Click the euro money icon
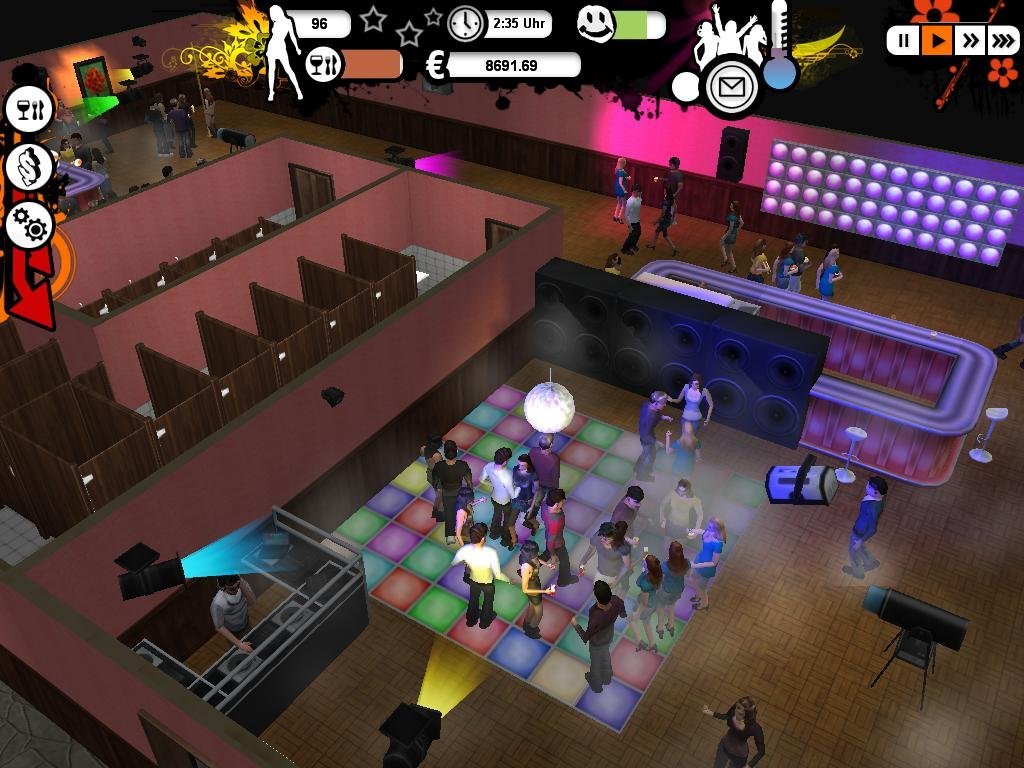The height and width of the screenshot is (768, 1024). (436, 66)
